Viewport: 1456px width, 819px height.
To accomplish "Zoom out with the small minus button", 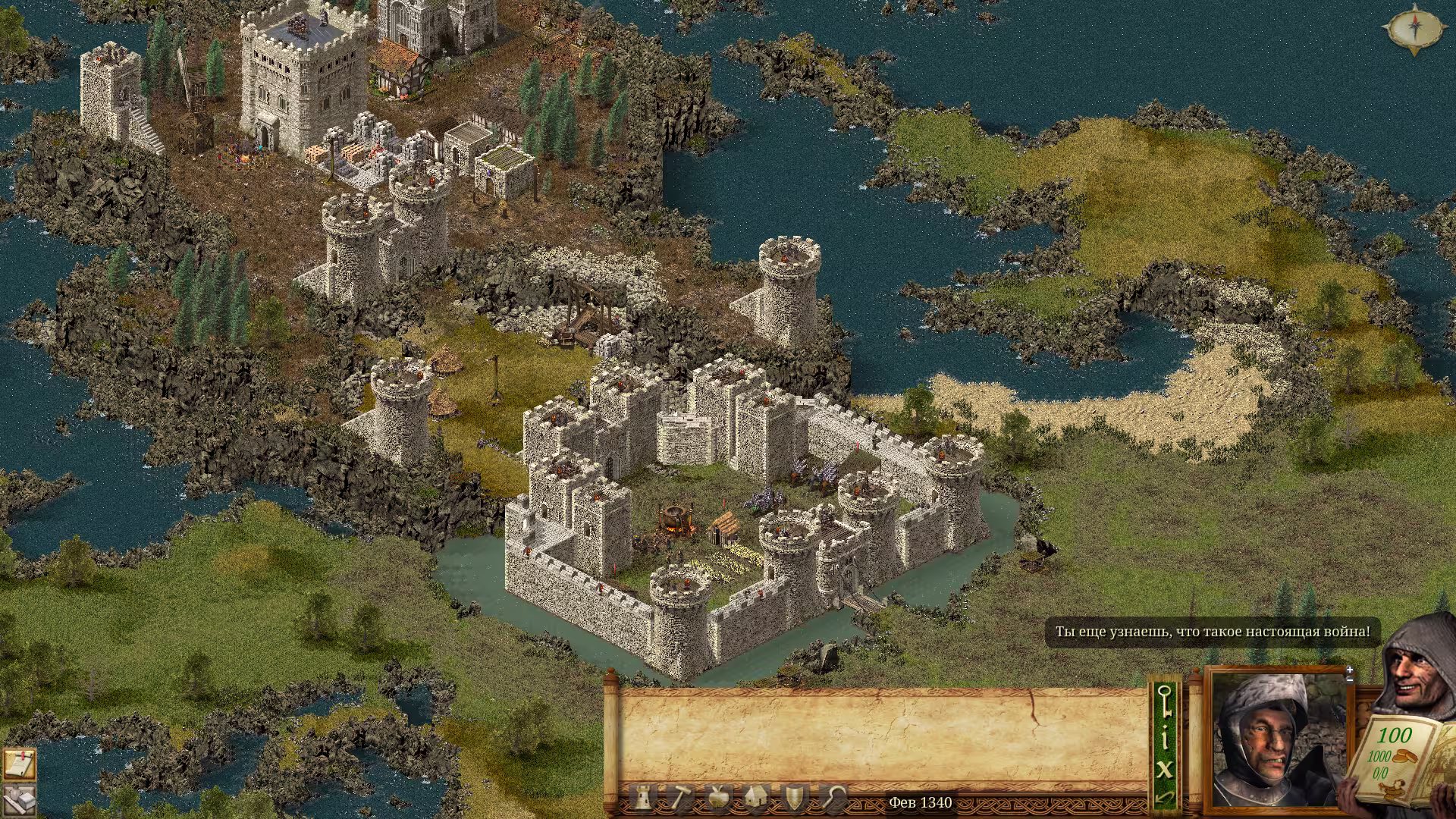I will (x=1350, y=679).
